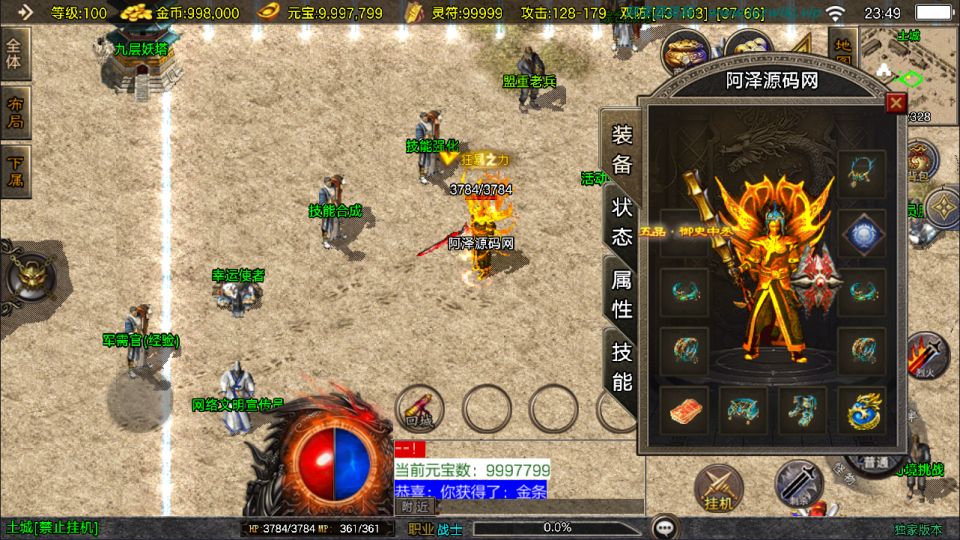Viewport: 960px width, 540px height.
Task: Select the red talisman equipment slot
Action: pos(684,411)
